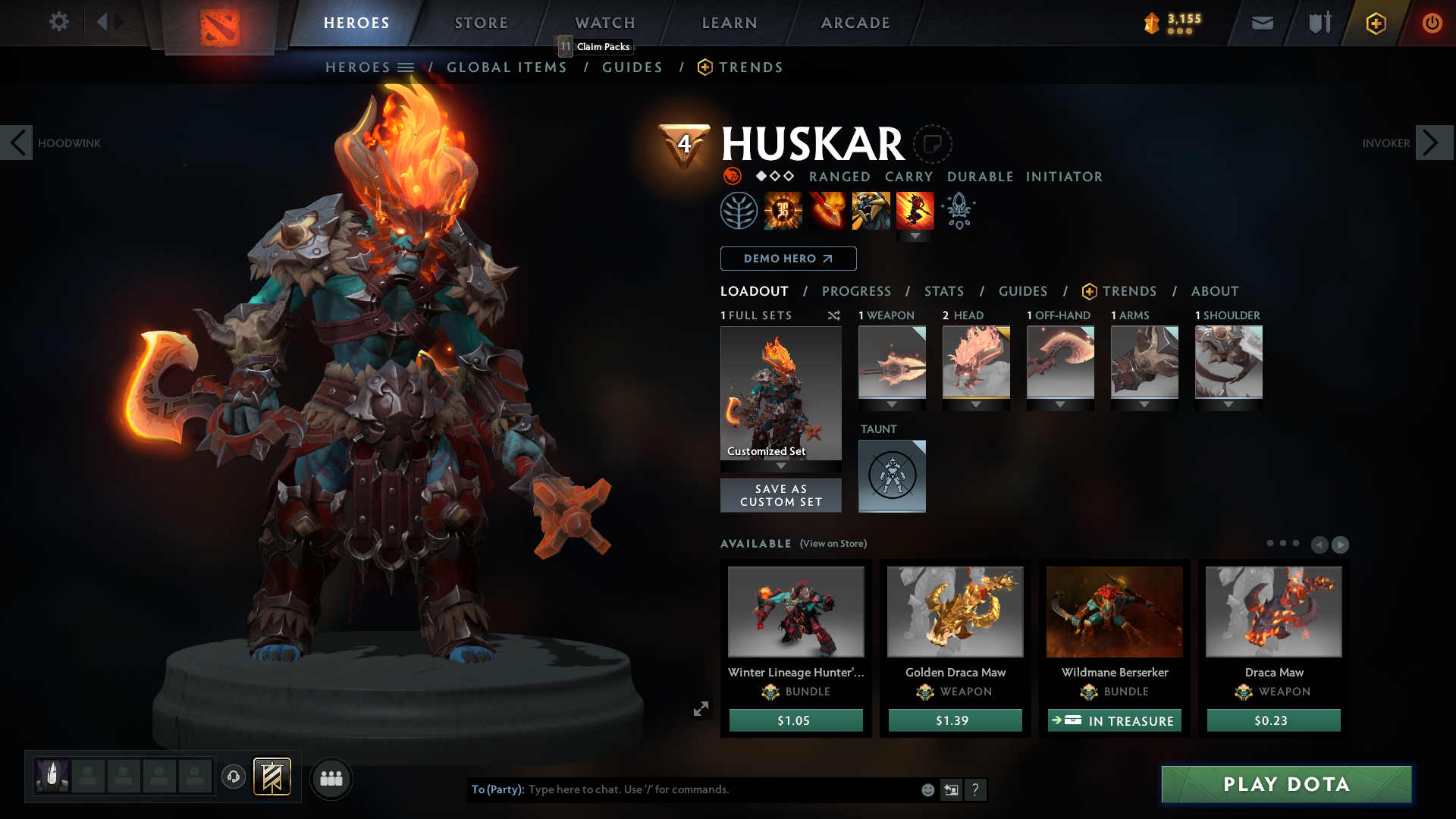This screenshot has width=1456, height=819.
Task: Open the Burning Spear ability icon
Action: point(827,210)
